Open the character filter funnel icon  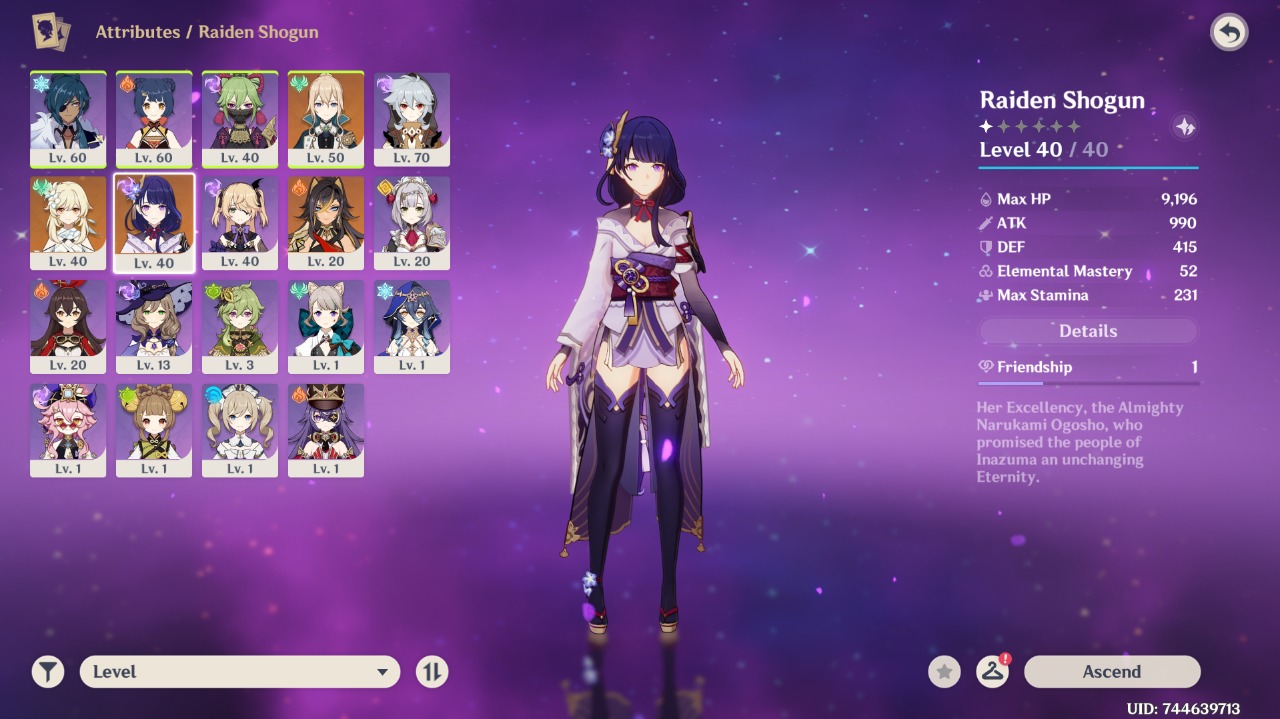tap(47, 672)
